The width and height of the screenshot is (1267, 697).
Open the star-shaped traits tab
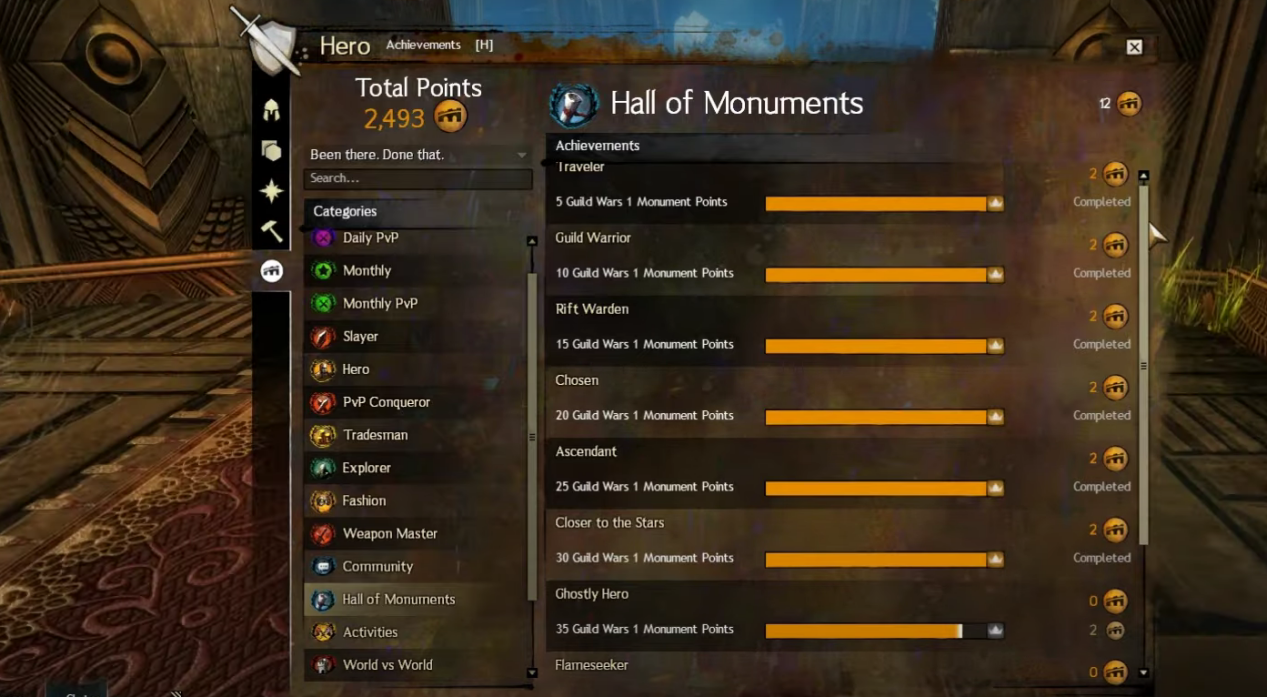point(271,190)
